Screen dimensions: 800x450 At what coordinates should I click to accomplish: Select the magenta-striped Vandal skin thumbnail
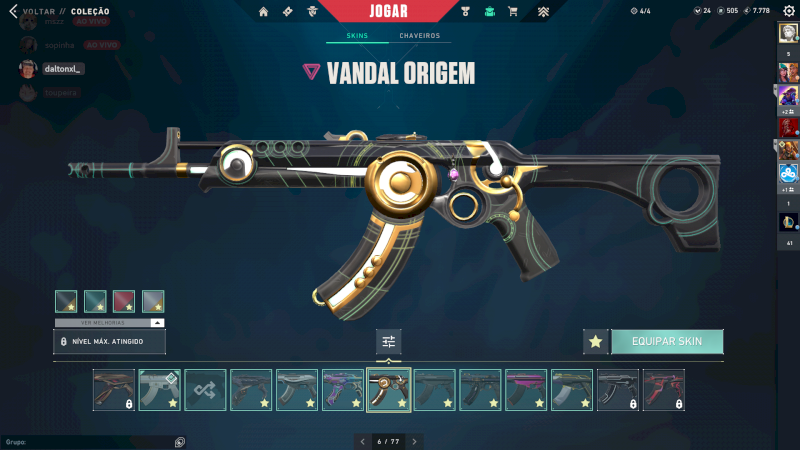tap(525, 390)
